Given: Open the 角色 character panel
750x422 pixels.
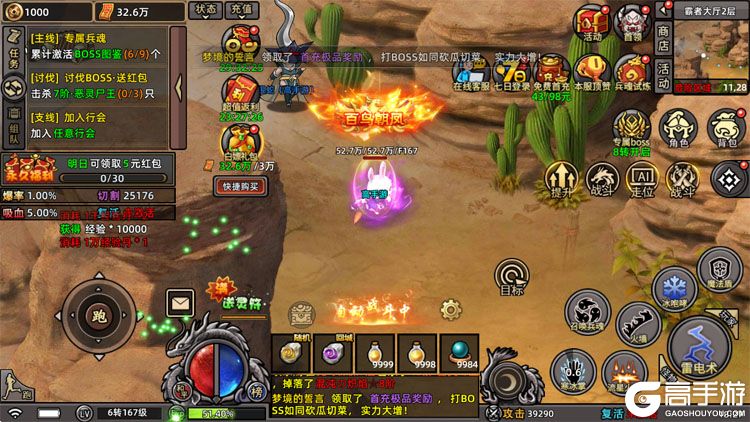Looking at the screenshot, I should pos(679,130).
